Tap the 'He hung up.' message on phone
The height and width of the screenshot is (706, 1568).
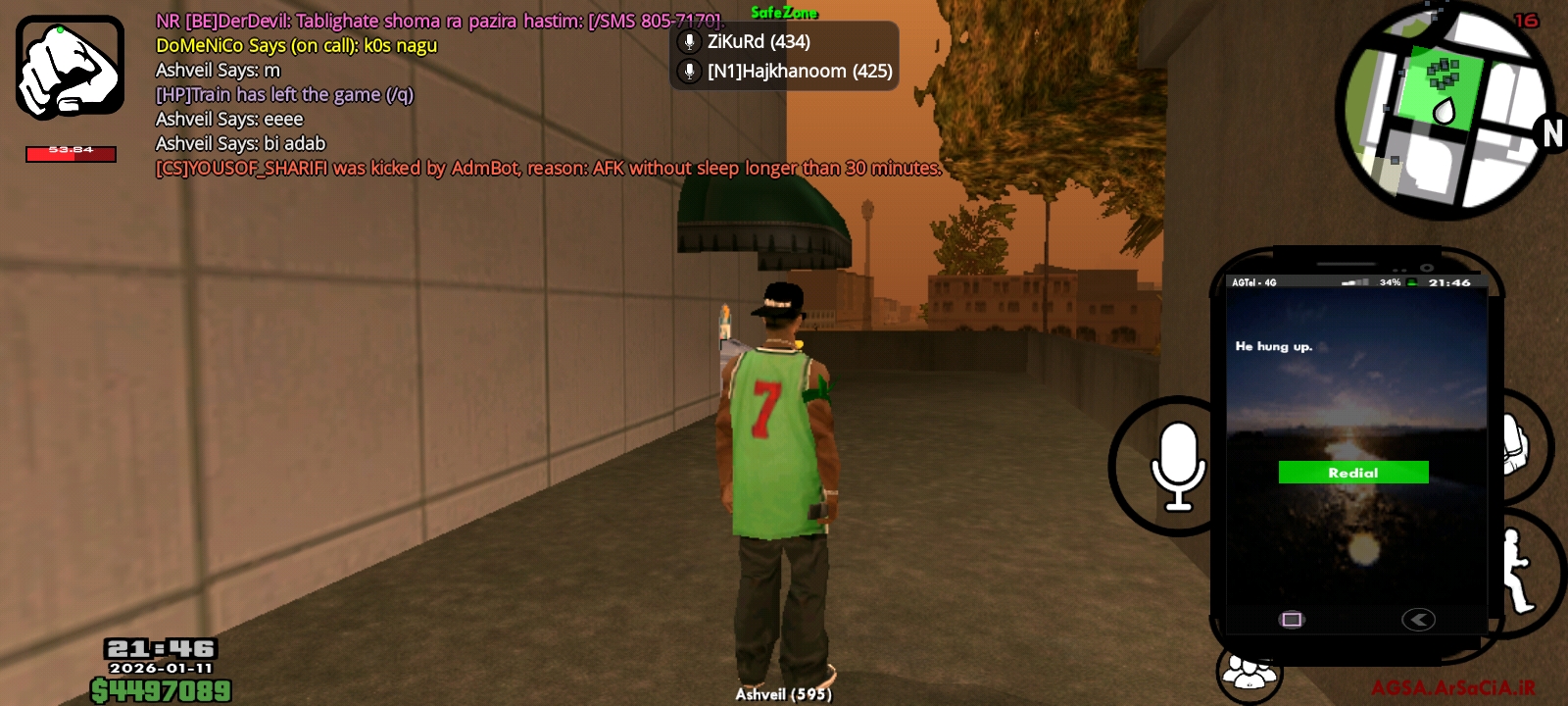point(1275,346)
